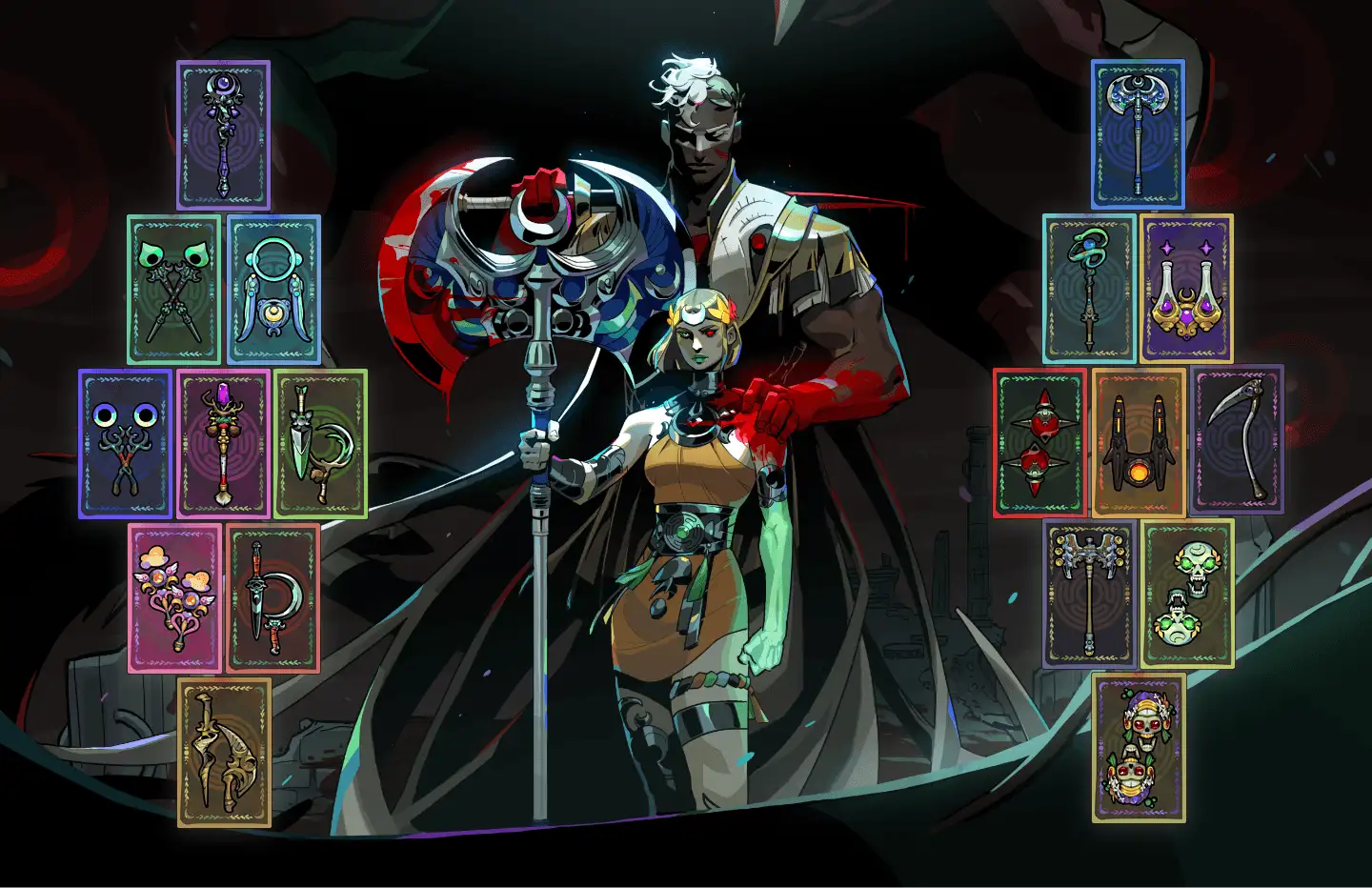Select the purple crescent moon staff card
This screenshot has height=888, width=1372.
click(223, 135)
